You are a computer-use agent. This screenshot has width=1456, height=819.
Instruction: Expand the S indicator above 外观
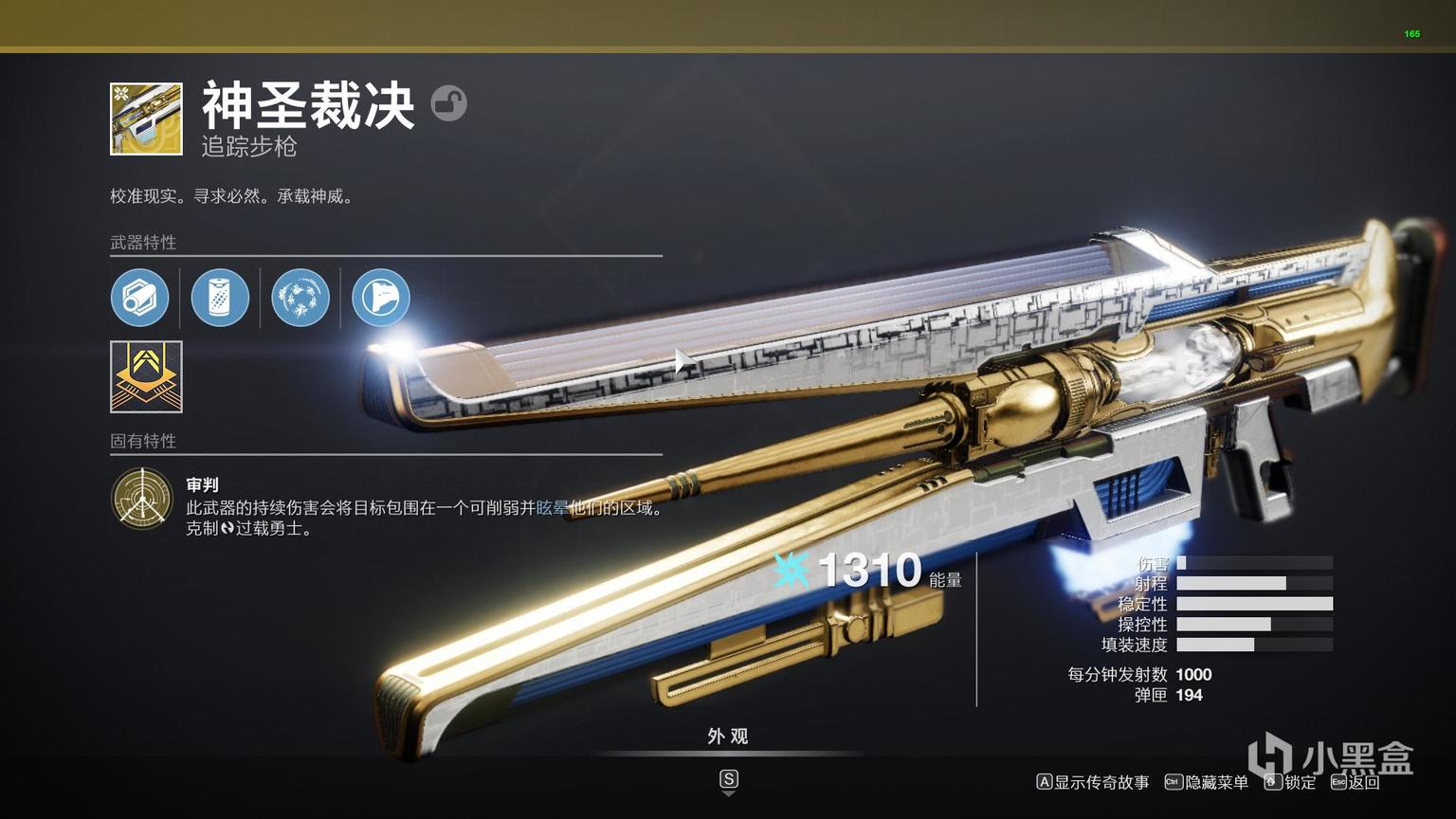pos(728,779)
